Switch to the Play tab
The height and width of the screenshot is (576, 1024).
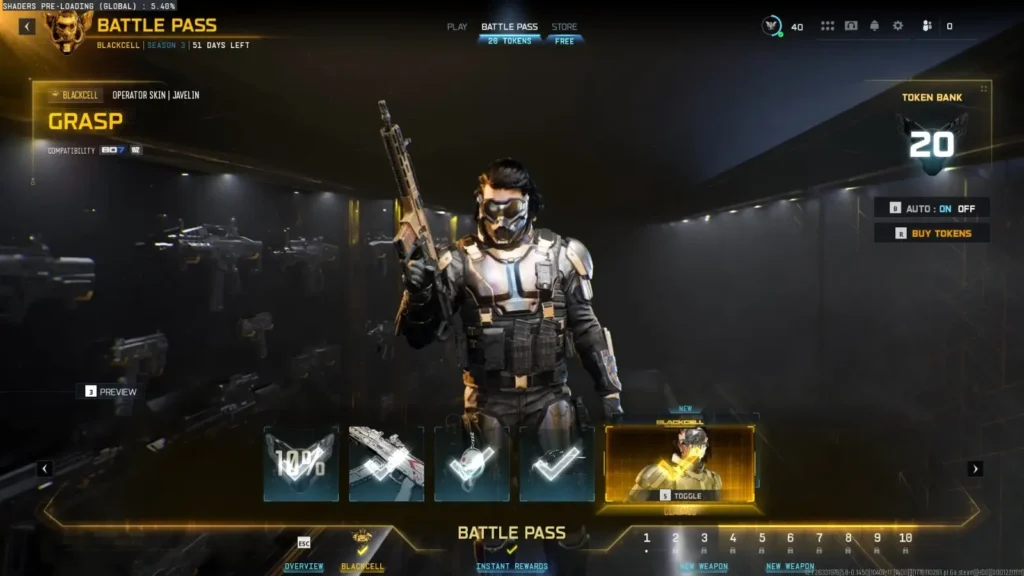pos(457,27)
